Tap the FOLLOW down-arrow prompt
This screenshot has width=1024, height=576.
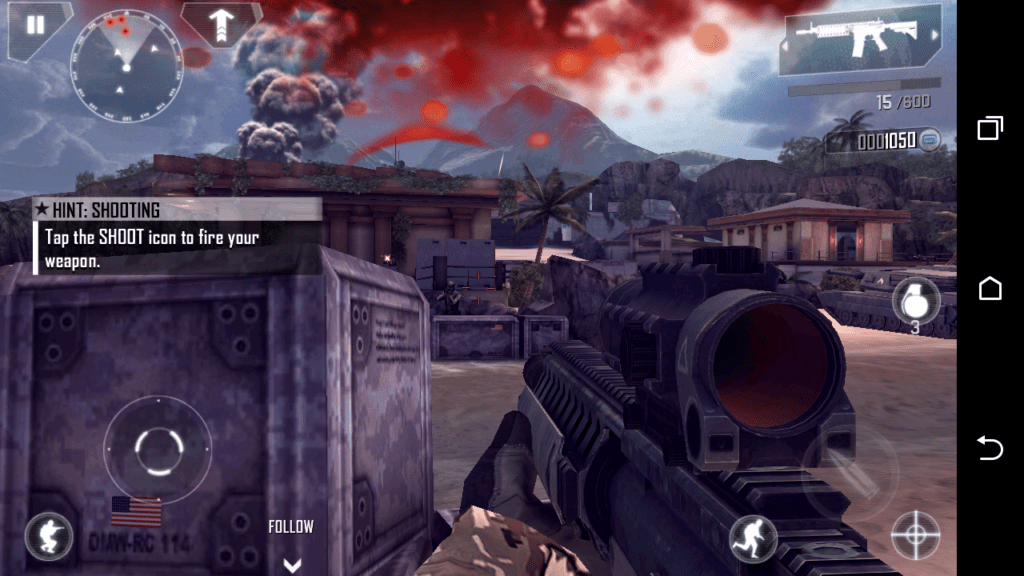tap(291, 564)
